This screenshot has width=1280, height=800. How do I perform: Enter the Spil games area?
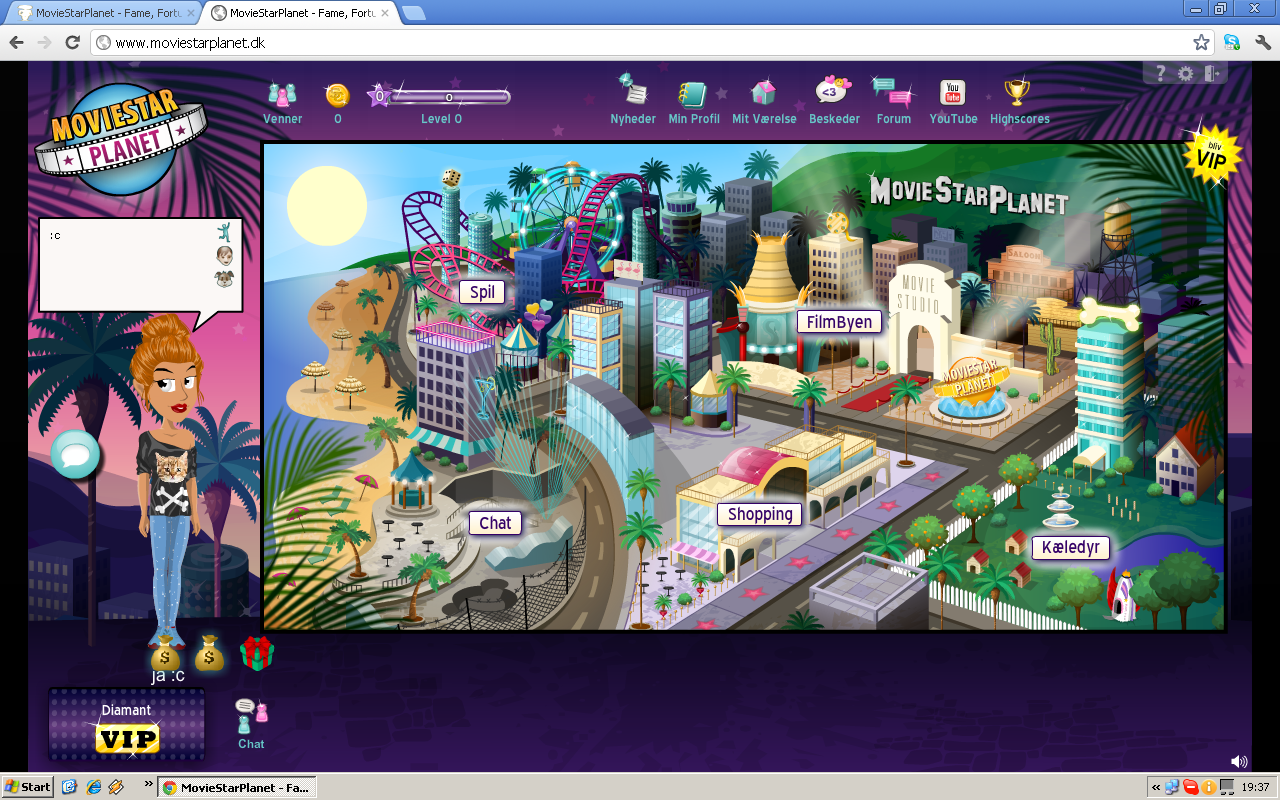tap(484, 293)
